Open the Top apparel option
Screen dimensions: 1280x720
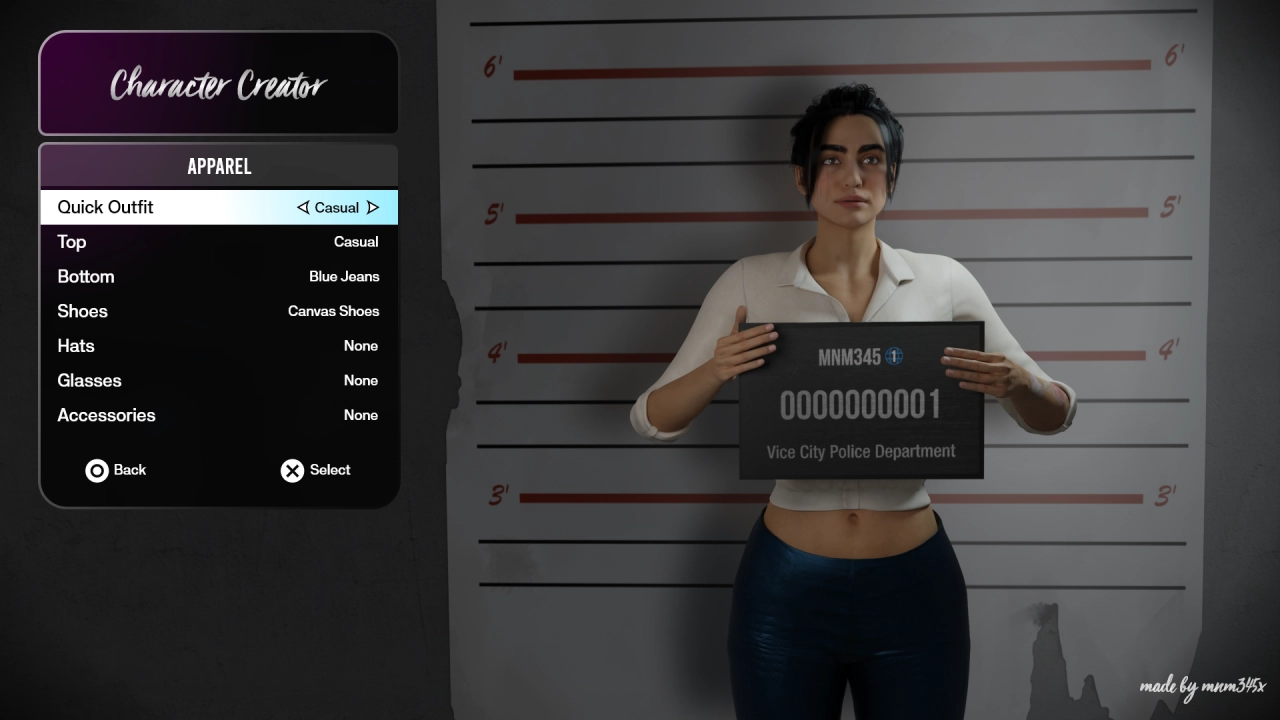pyautogui.click(x=218, y=242)
